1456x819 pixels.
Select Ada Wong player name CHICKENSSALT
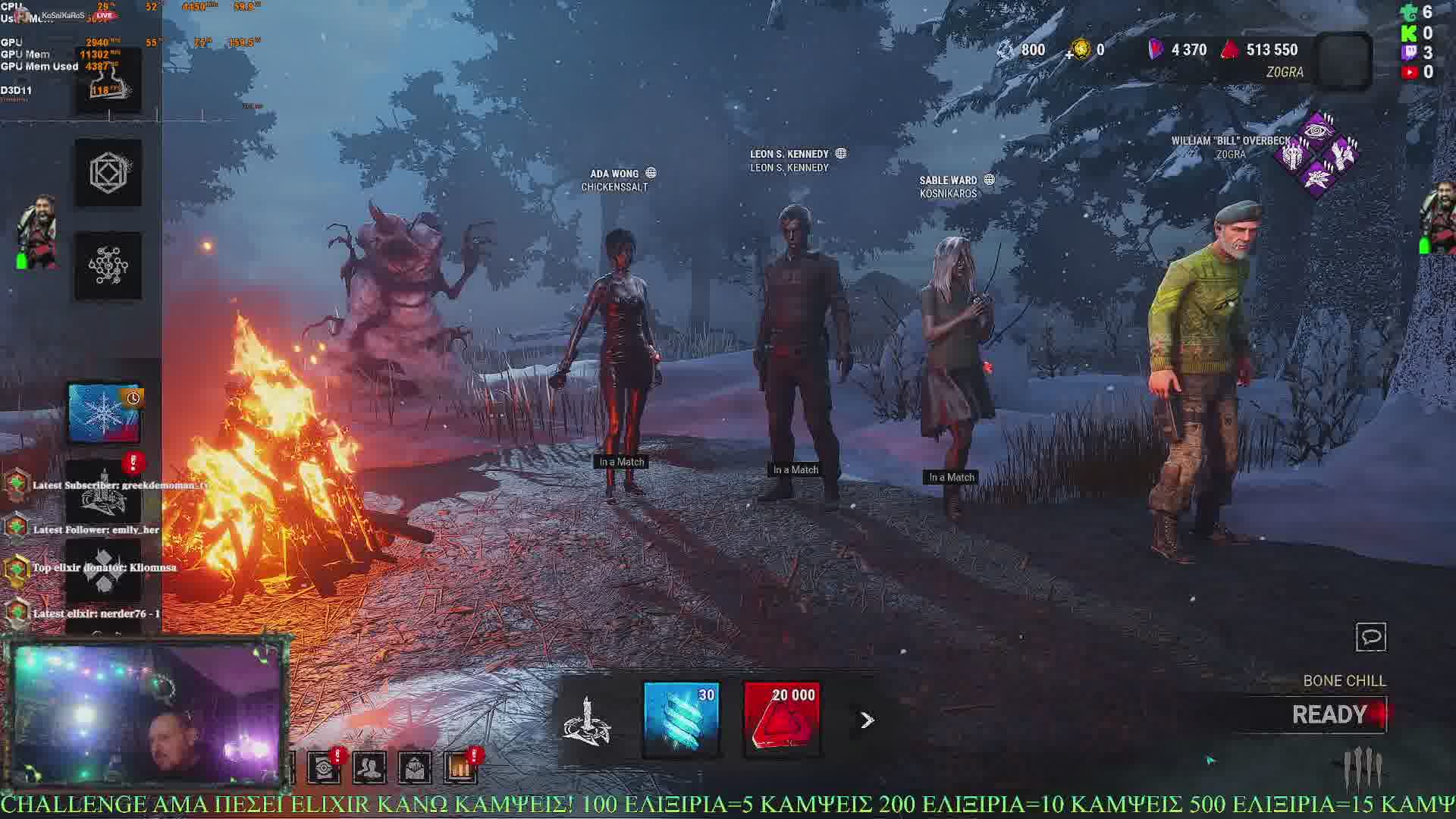(x=614, y=187)
